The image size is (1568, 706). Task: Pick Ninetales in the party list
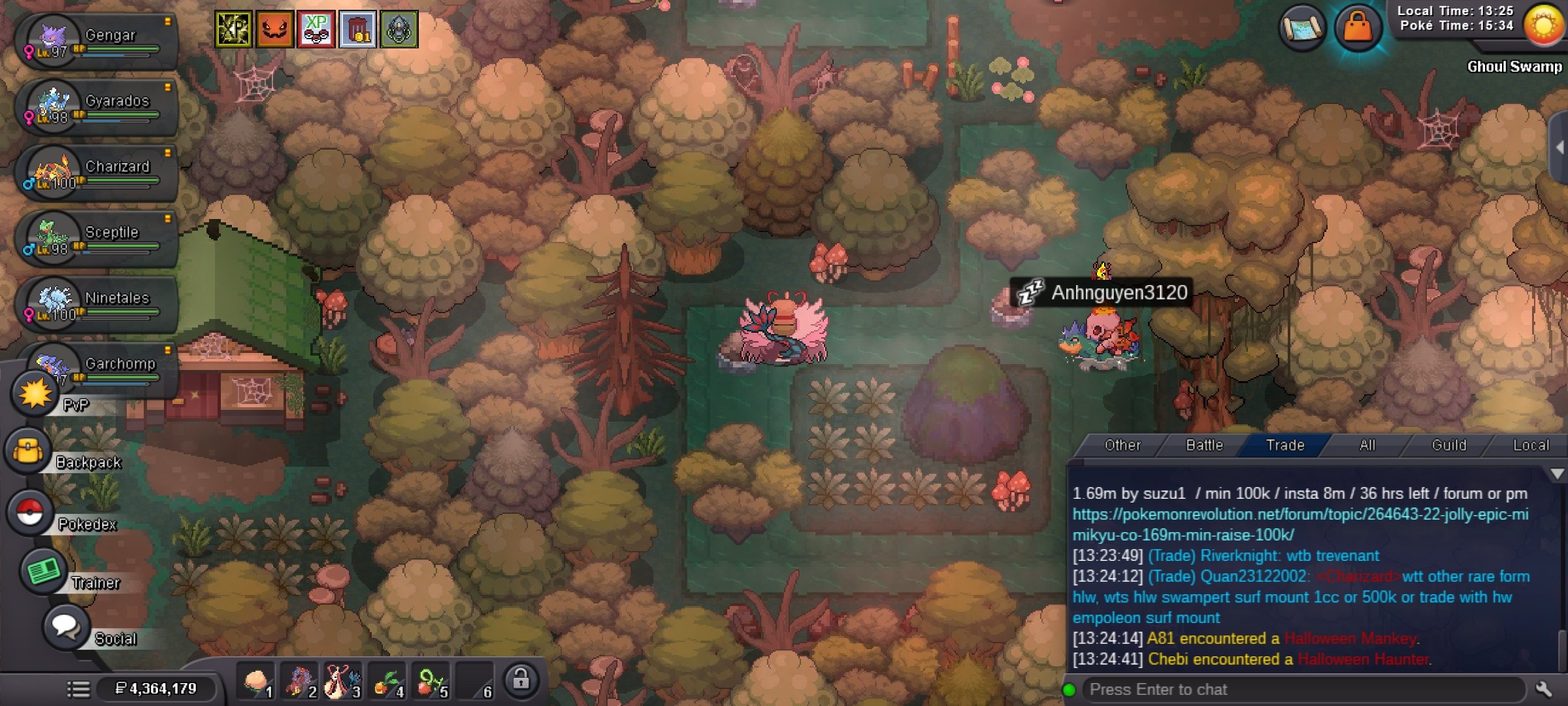pos(97,305)
